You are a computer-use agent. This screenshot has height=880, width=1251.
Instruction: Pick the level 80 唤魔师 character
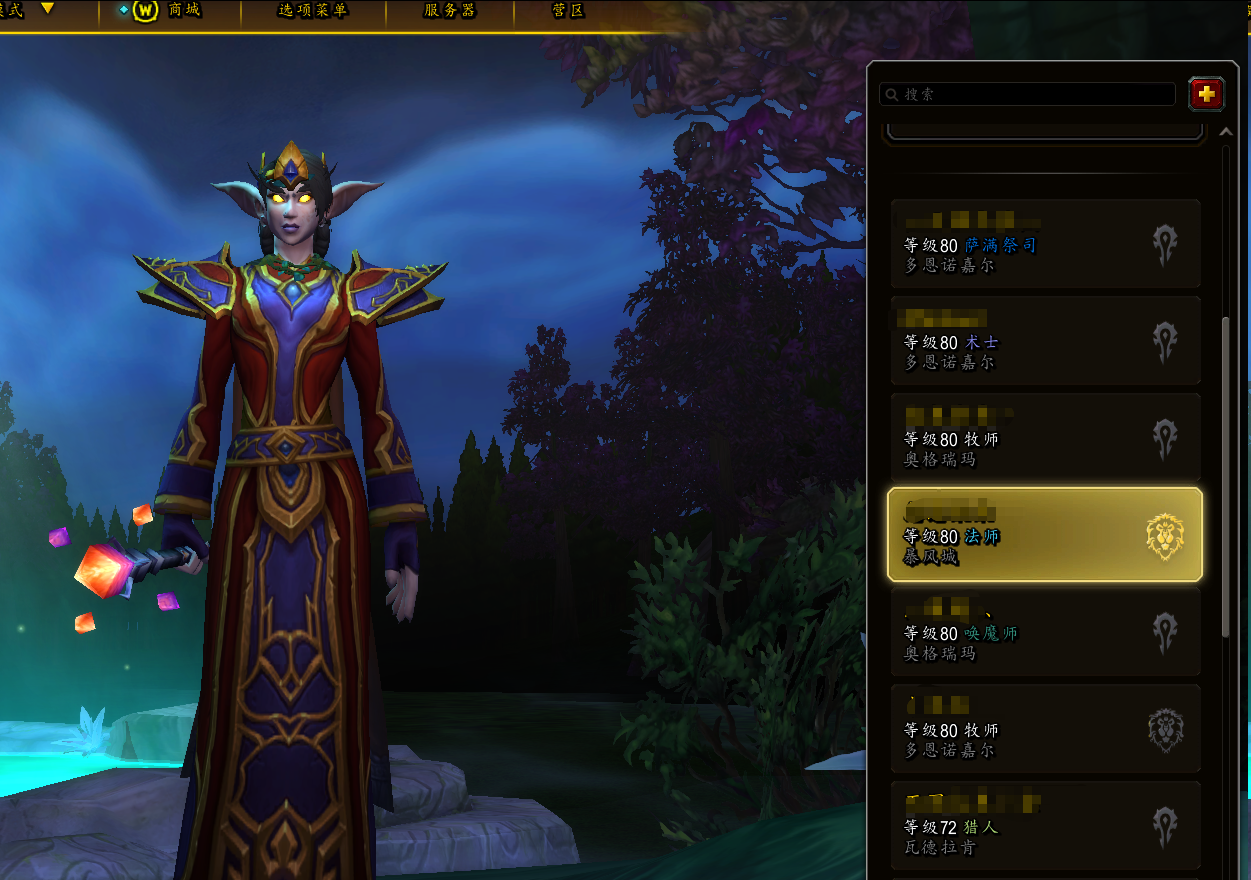[x=1046, y=632]
